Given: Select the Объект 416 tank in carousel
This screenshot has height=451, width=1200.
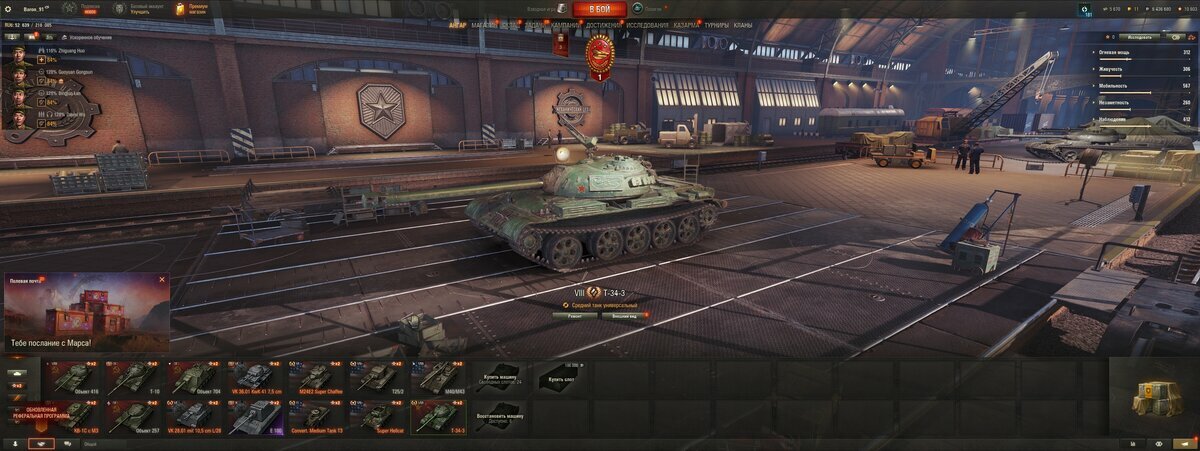Looking at the screenshot, I should tap(75, 377).
